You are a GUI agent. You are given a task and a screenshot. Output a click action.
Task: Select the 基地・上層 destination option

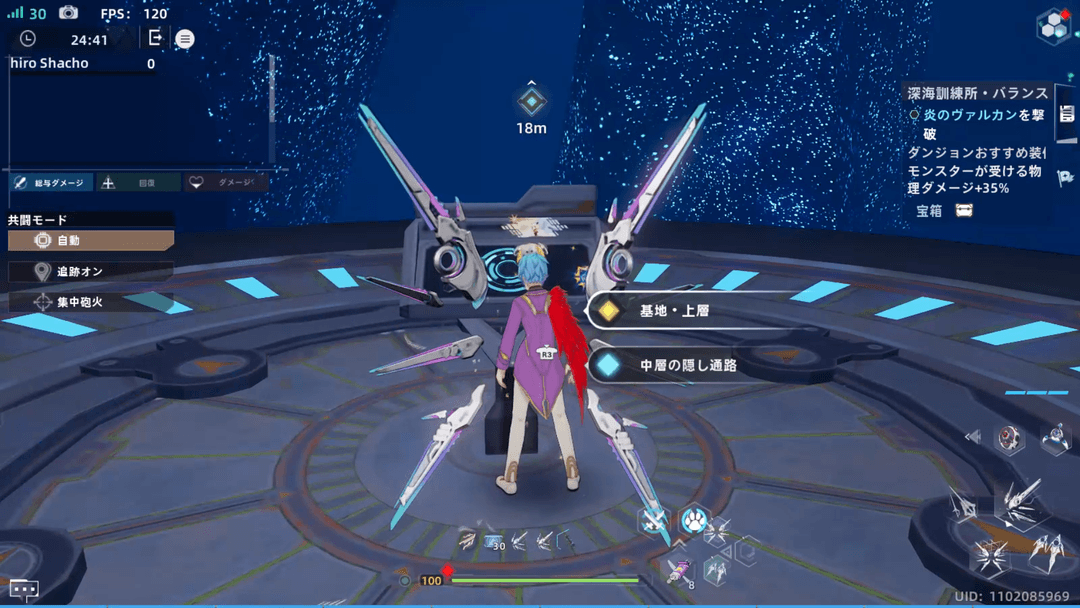click(673, 311)
